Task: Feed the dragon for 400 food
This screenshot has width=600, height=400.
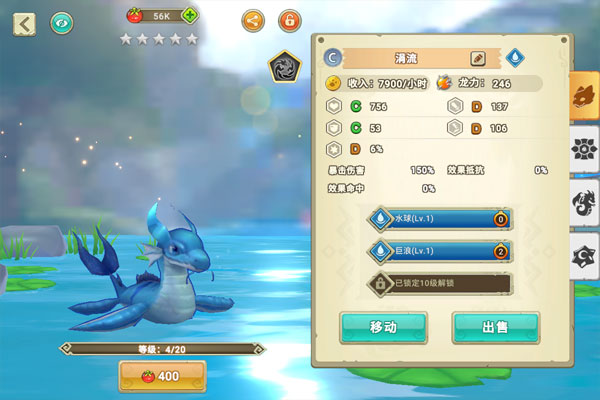Action: click(162, 376)
